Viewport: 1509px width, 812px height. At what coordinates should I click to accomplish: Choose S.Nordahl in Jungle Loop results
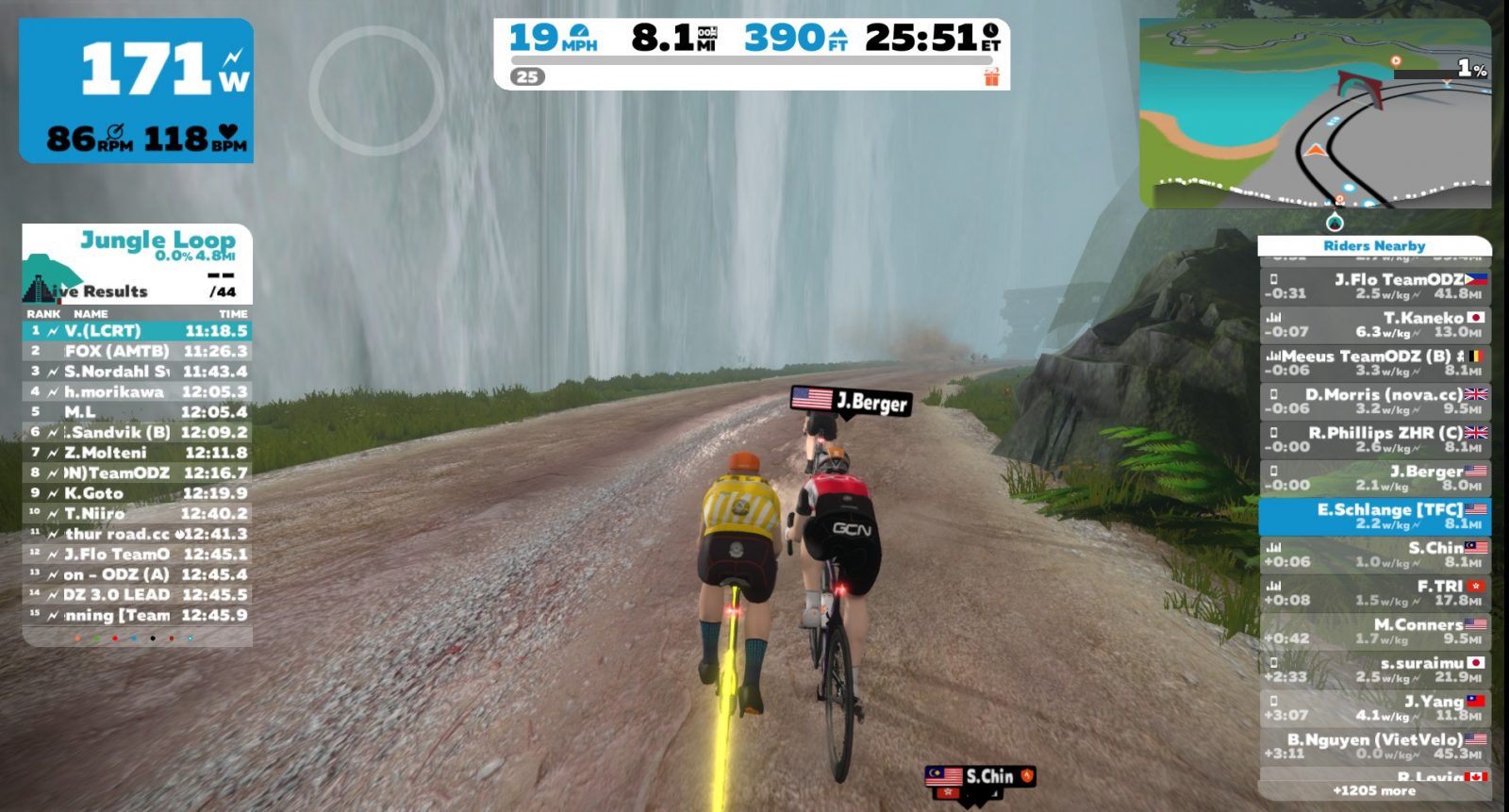(x=137, y=372)
